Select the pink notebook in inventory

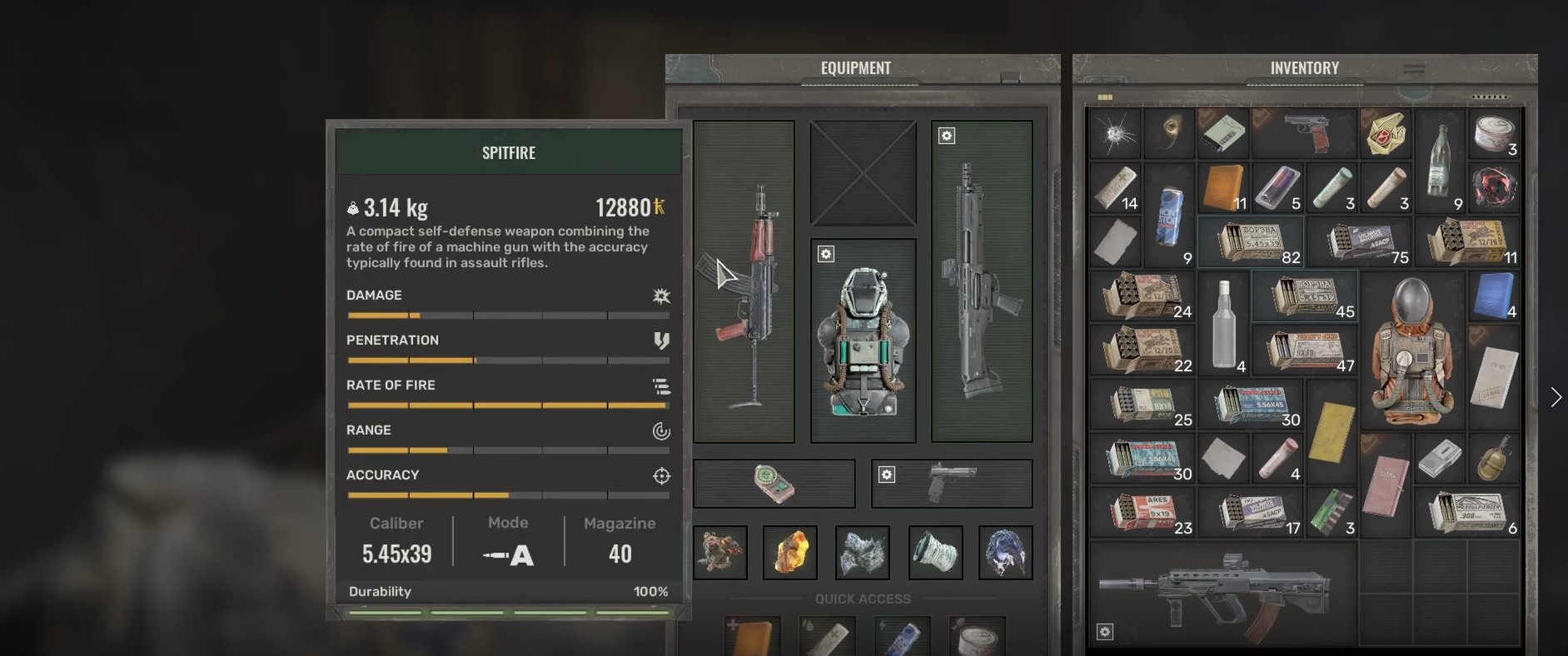[x=1385, y=485]
